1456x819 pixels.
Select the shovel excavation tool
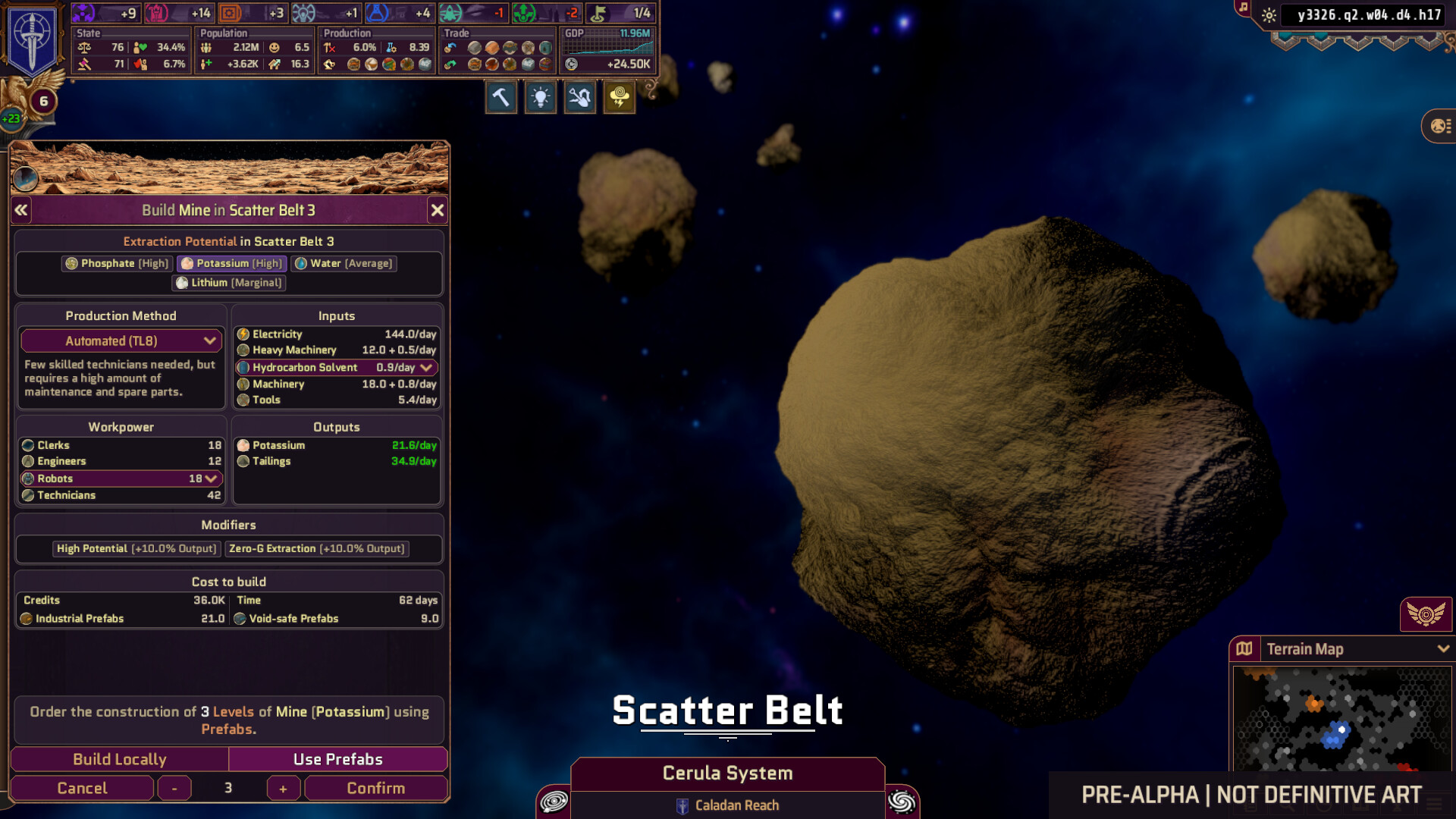tap(579, 96)
